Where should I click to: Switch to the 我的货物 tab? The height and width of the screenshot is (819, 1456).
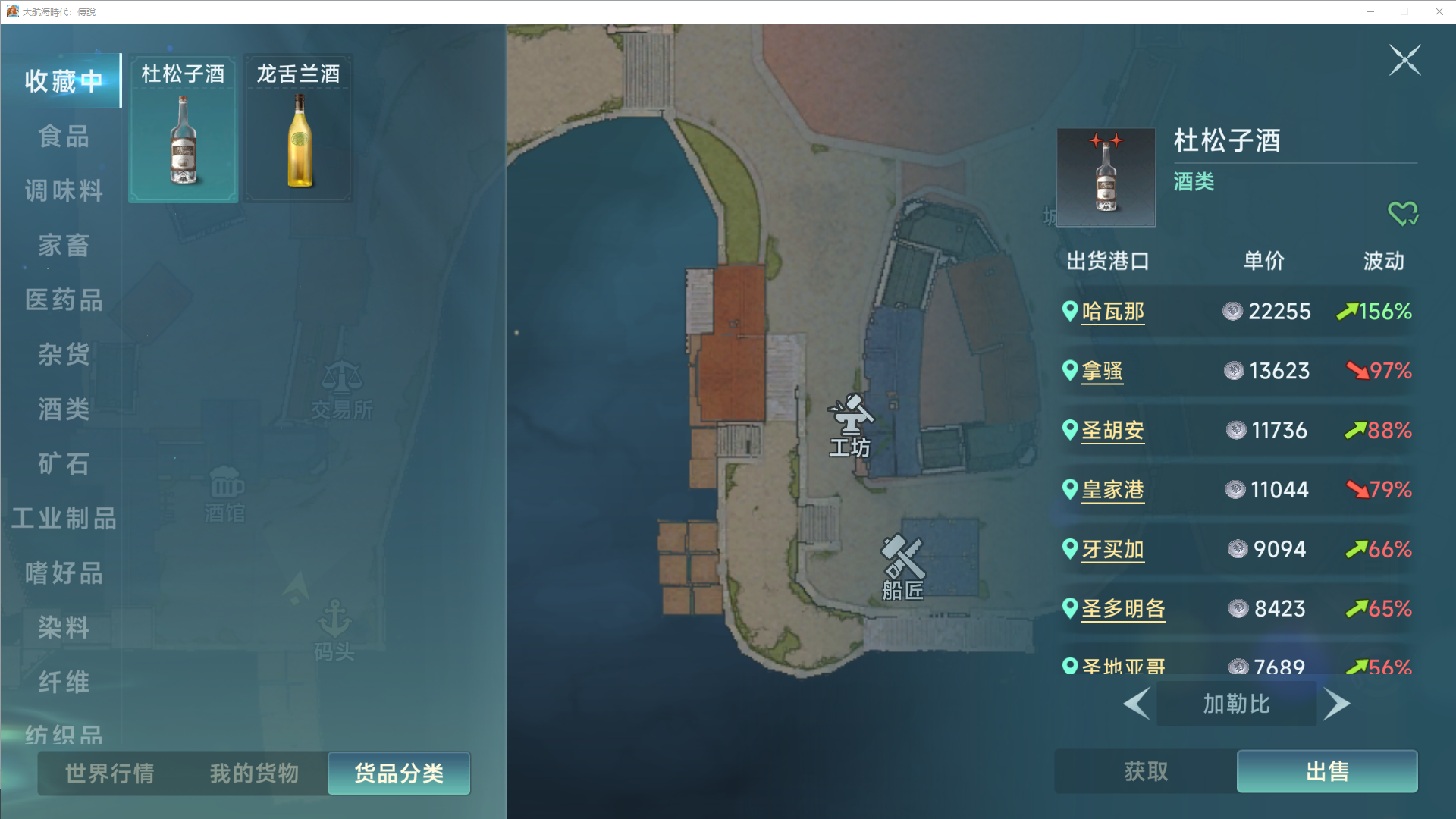coord(253,773)
